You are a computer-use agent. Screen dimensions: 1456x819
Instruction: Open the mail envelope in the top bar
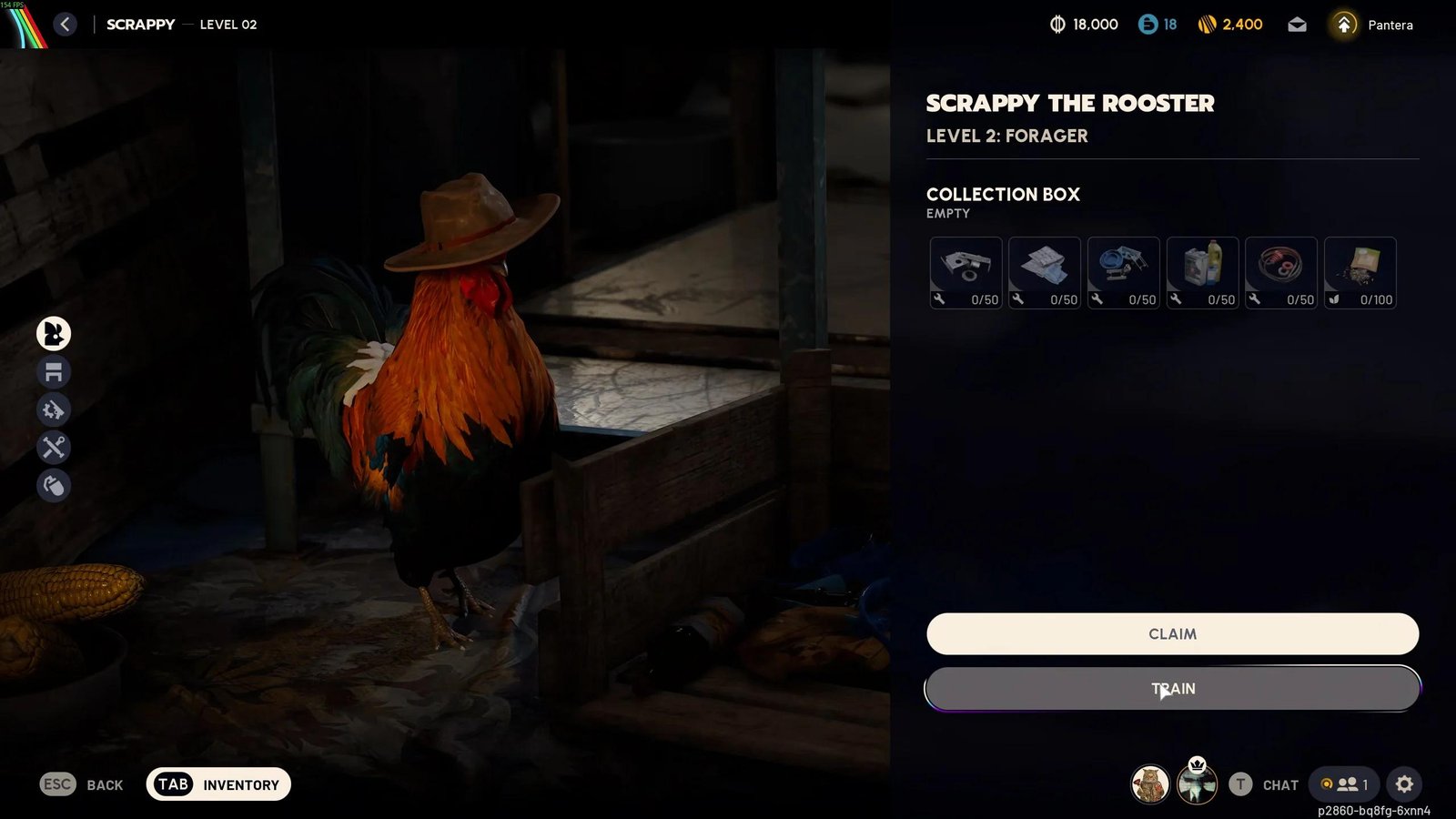1296,25
